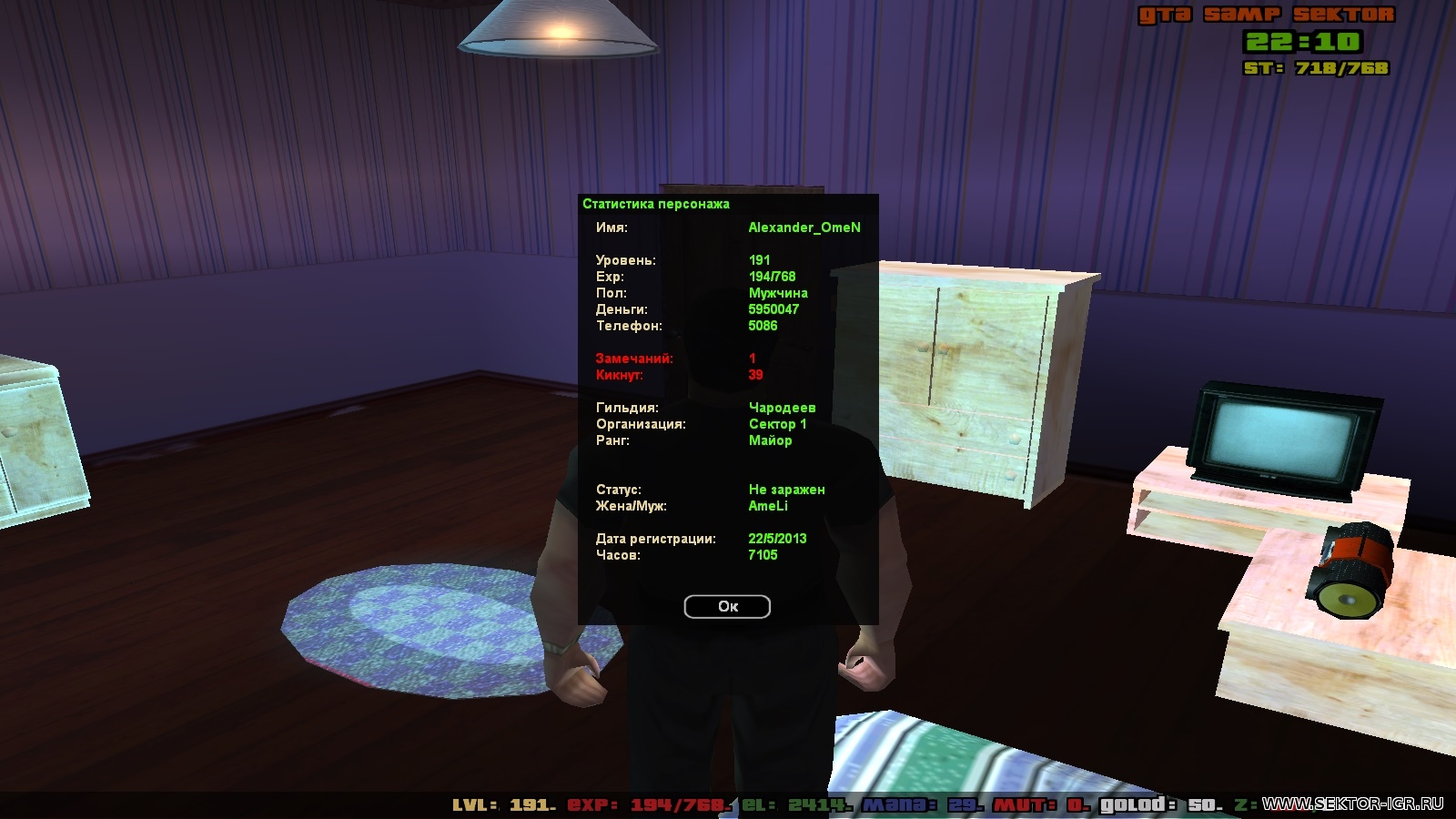Screen dimensions: 1456x819
Task: Confirm the character statistics dialog with Ok
Action: [727, 607]
